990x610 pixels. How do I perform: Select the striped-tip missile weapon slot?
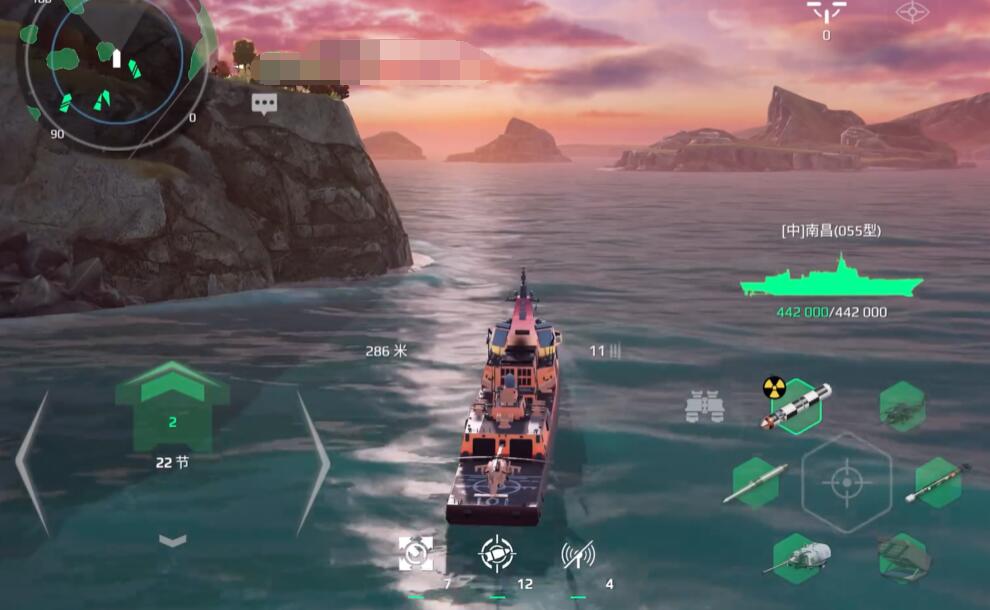click(x=938, y=482)
